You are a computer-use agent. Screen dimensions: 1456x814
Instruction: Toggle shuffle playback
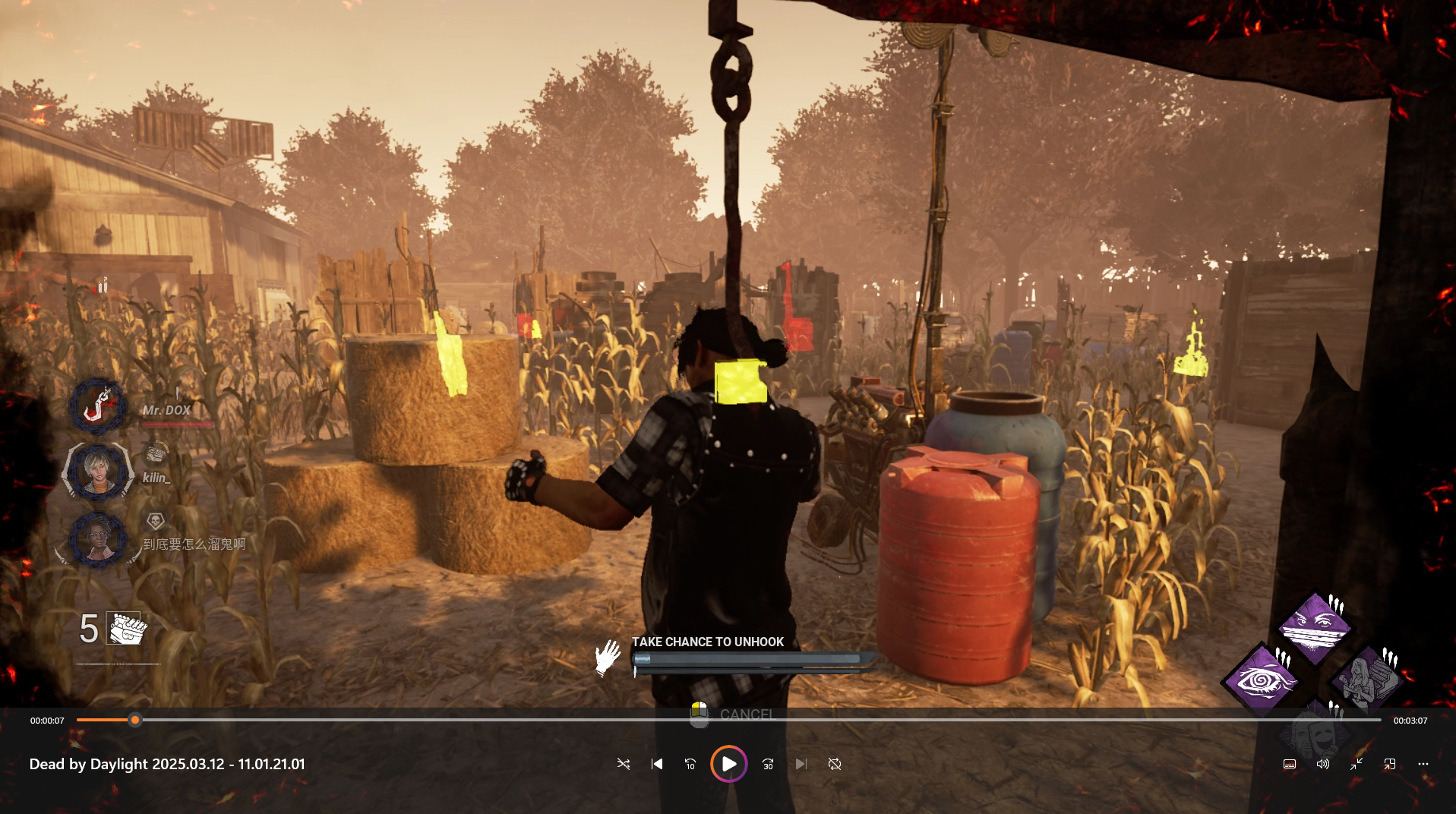pos(624,764)
